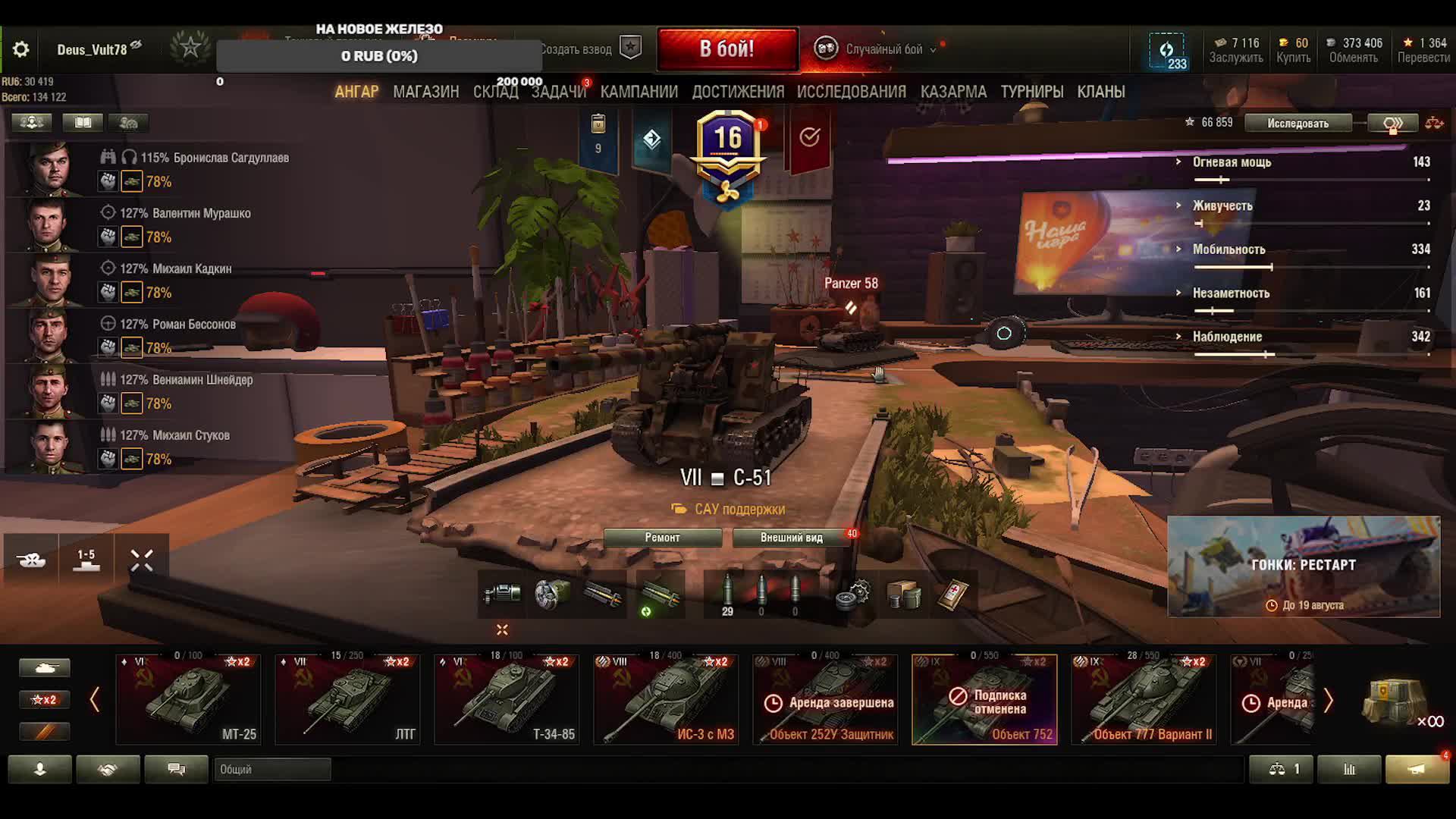Switch to the МАГАЗИН tab
The image size is (1456, 819).
point(425,92)
